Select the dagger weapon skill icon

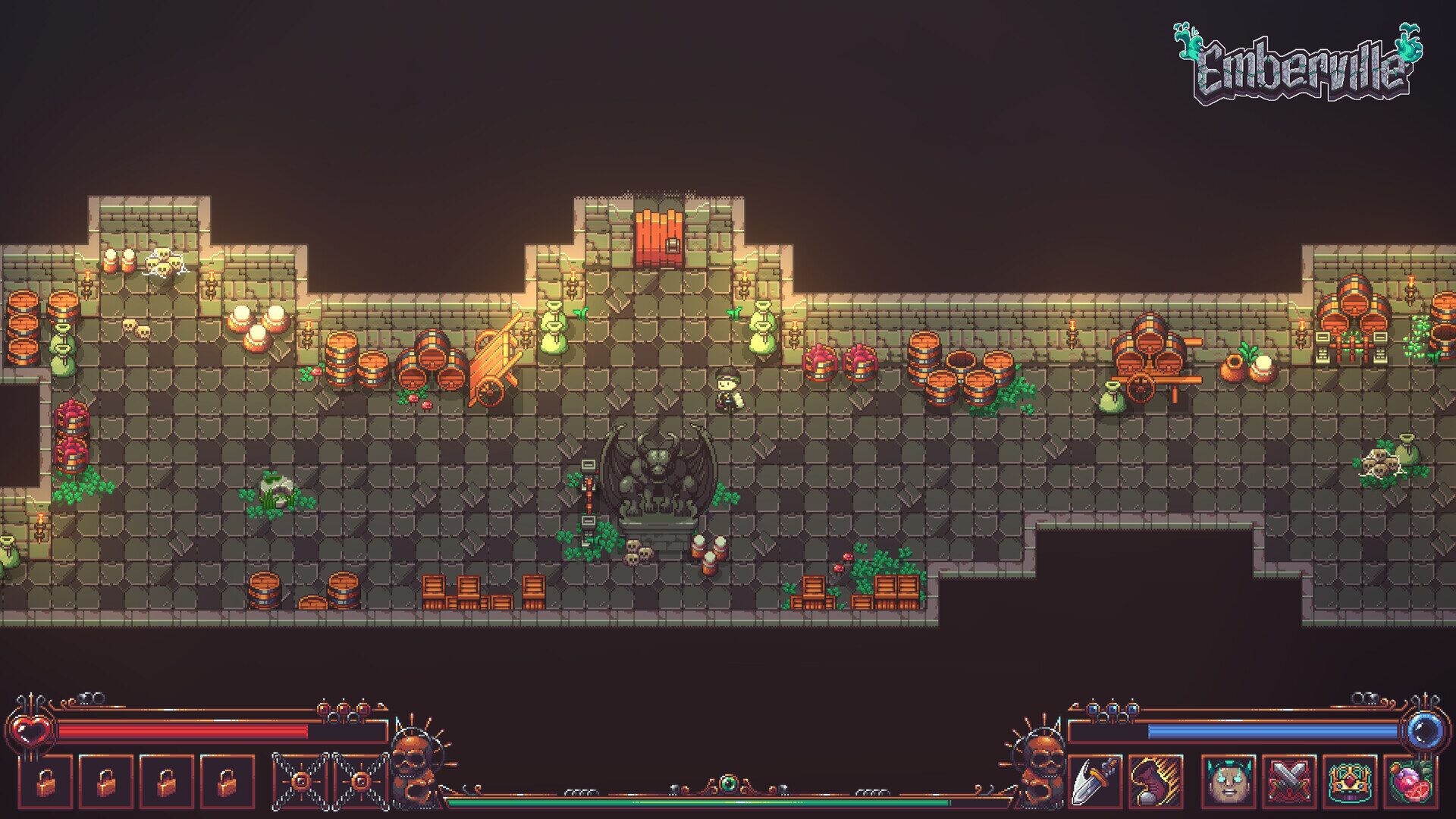tap(1094, 781)
